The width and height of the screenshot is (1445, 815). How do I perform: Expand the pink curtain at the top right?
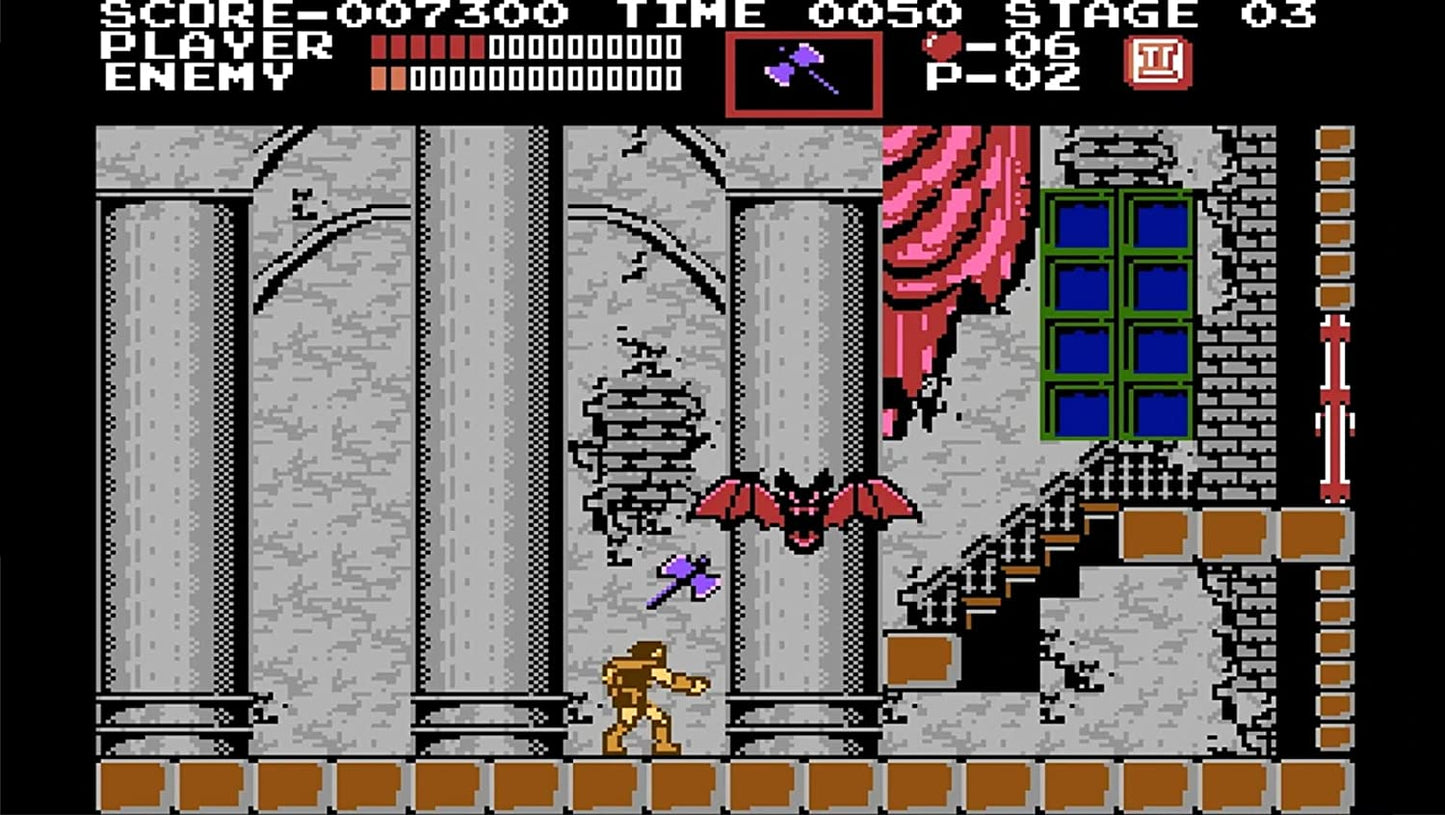point(950,220)
